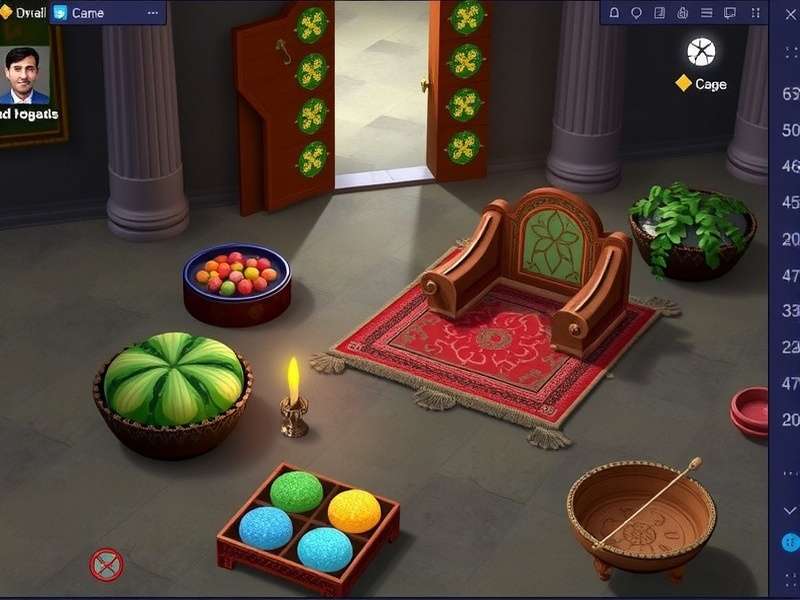
Task: Open the Came tab
Action: pos(85,13)
